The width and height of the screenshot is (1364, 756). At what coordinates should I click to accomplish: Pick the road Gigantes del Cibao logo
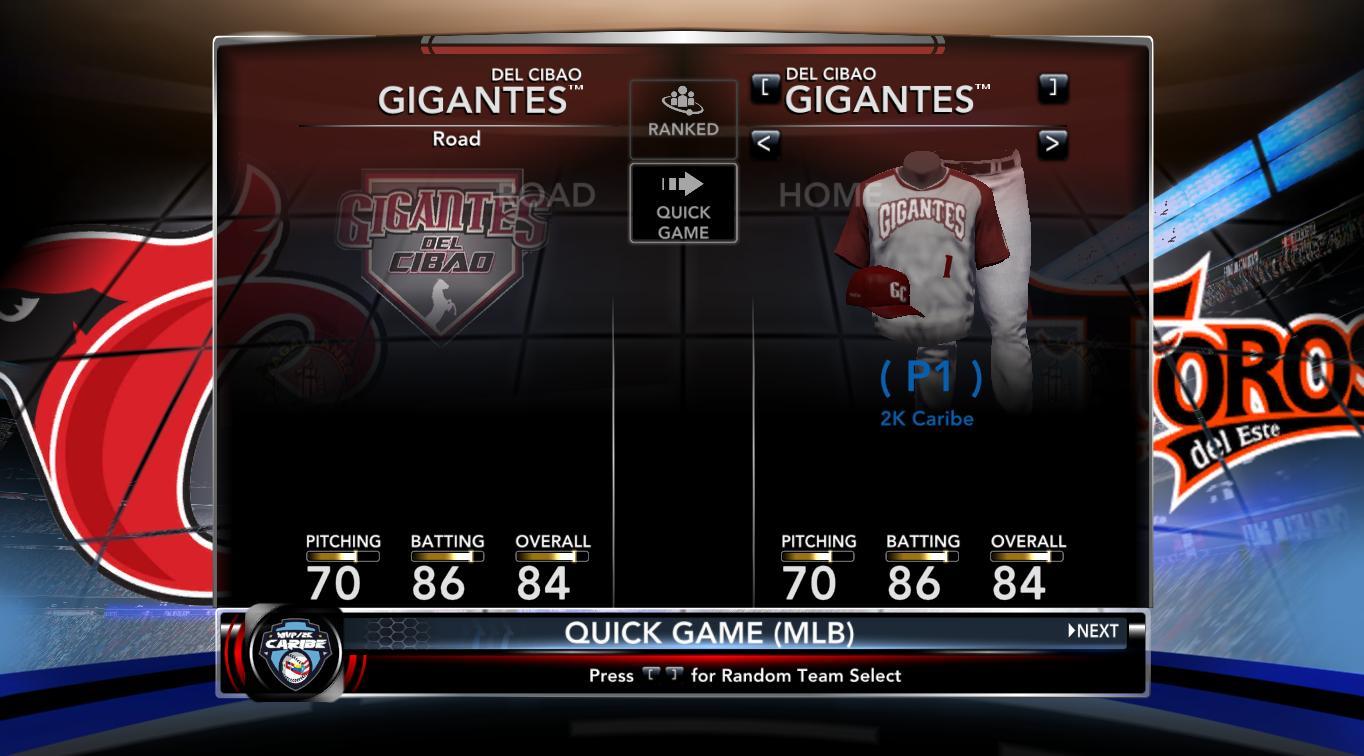pos(443,250)
